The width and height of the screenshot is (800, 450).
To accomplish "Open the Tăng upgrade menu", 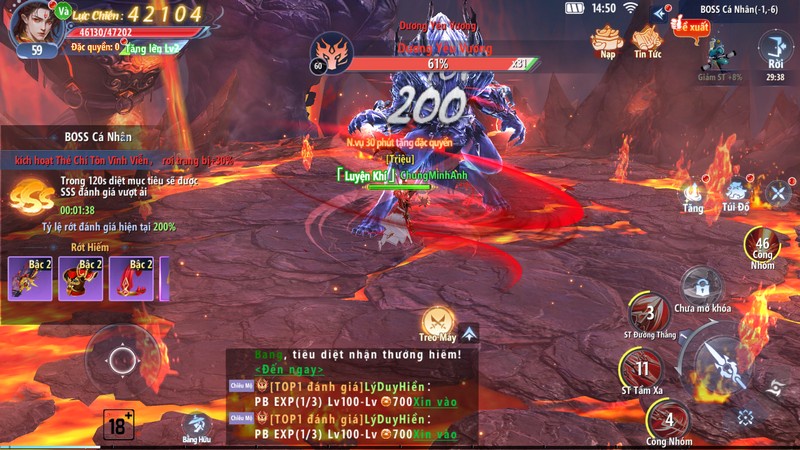I will tap(693, 193).
